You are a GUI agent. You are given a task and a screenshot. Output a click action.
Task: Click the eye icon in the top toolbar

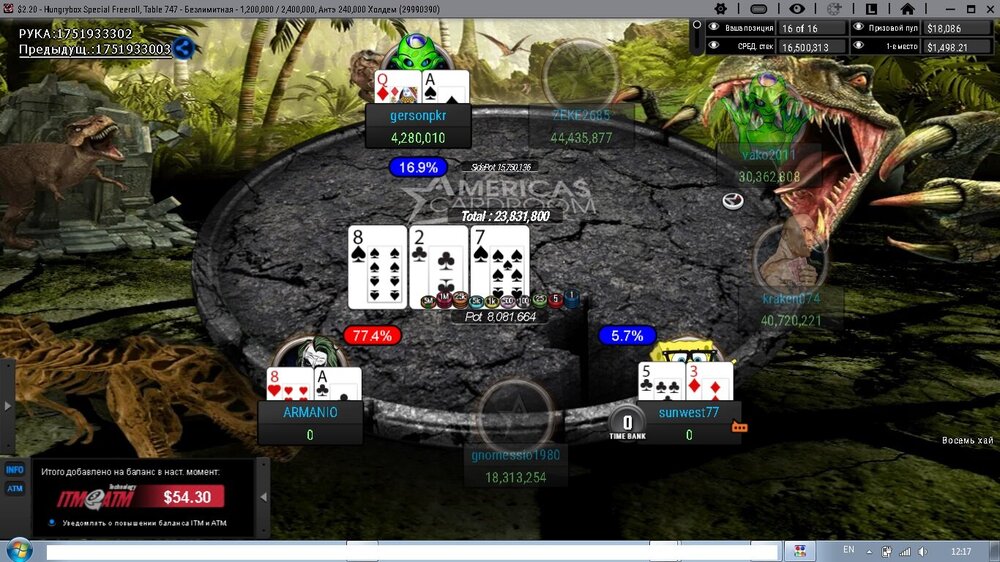[797, 8]
